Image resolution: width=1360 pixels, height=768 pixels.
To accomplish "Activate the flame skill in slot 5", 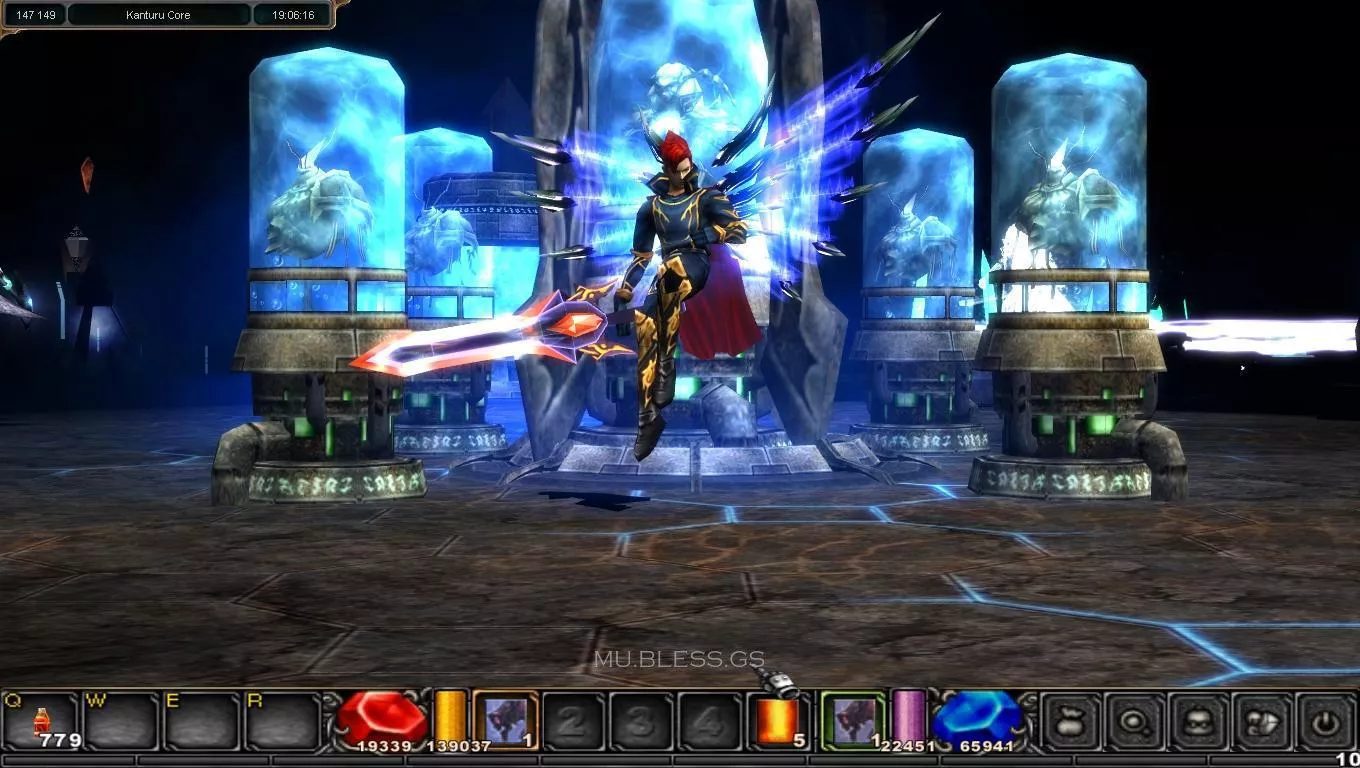I will click(x=778, y=721).
